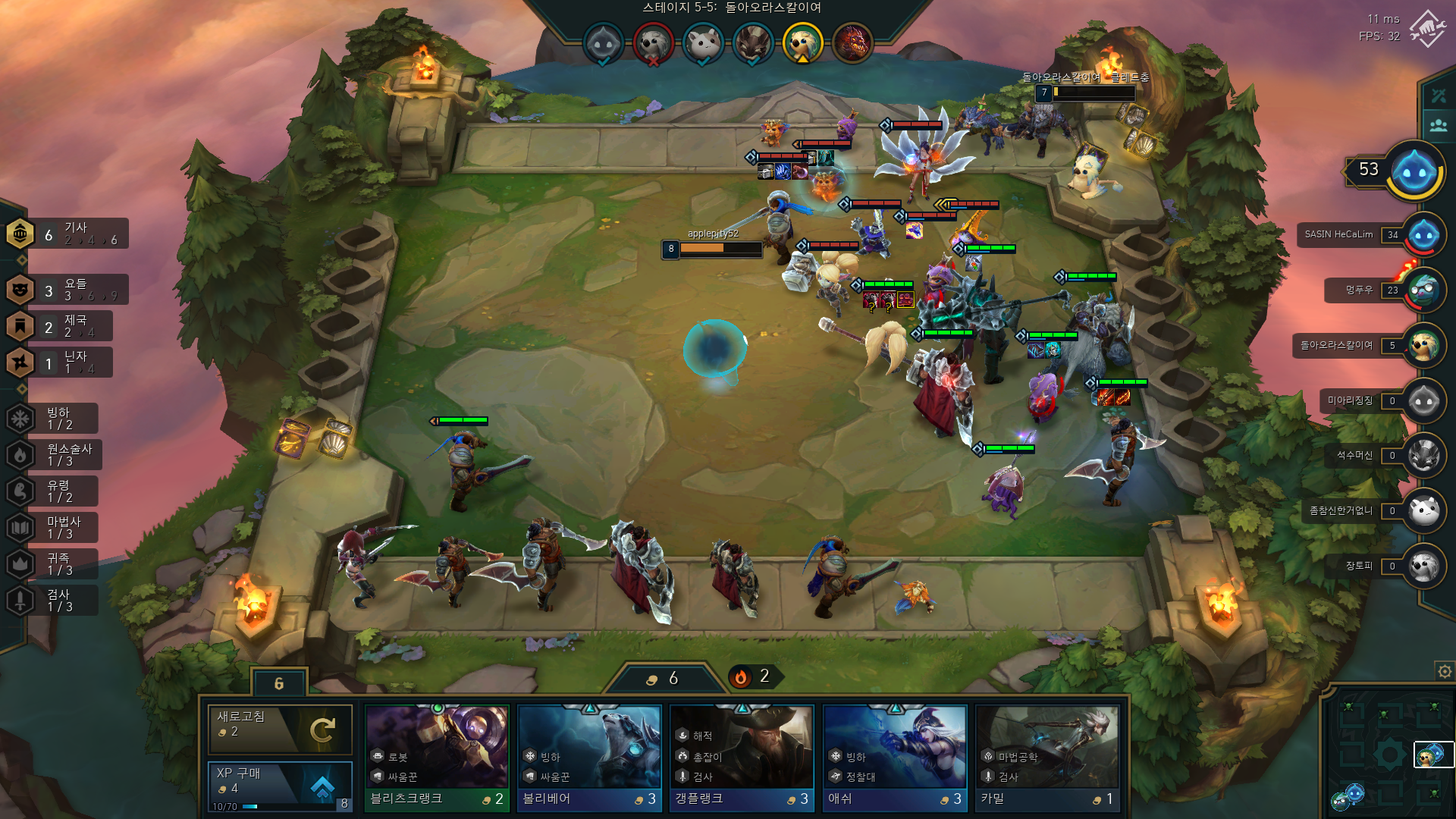Switch to the players list tab

click(1439, 125)
